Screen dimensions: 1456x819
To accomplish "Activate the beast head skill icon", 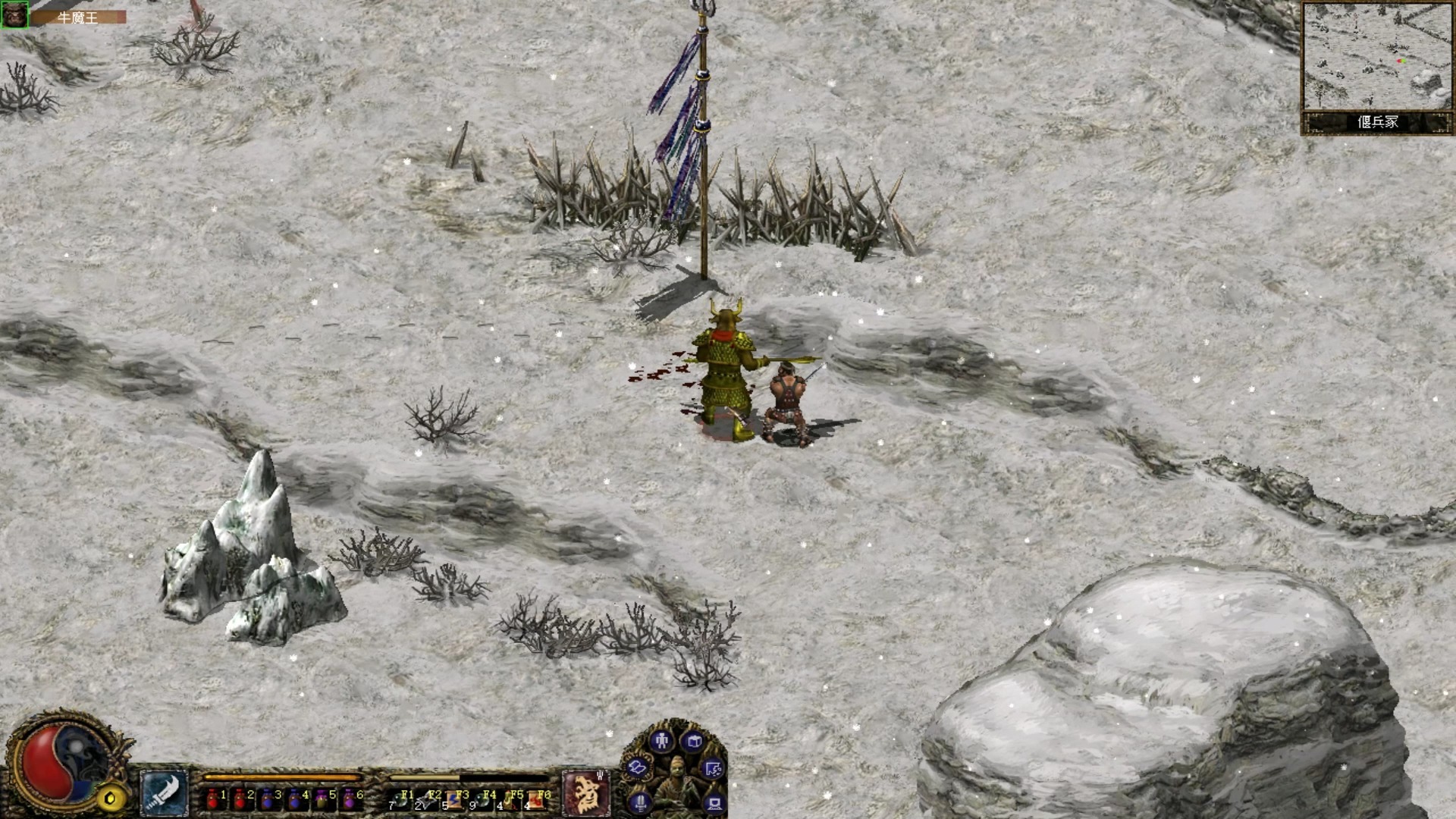I will tap(585, 792).
